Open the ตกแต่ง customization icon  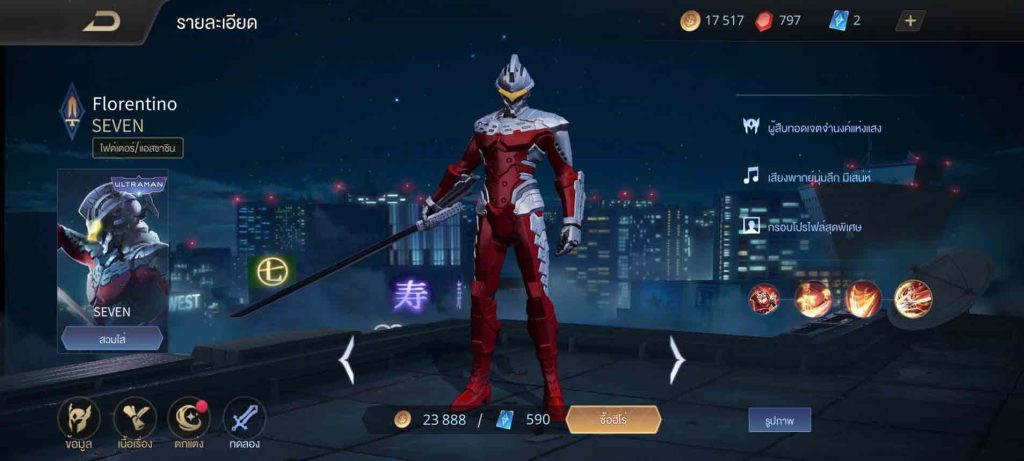click(188, 418)
